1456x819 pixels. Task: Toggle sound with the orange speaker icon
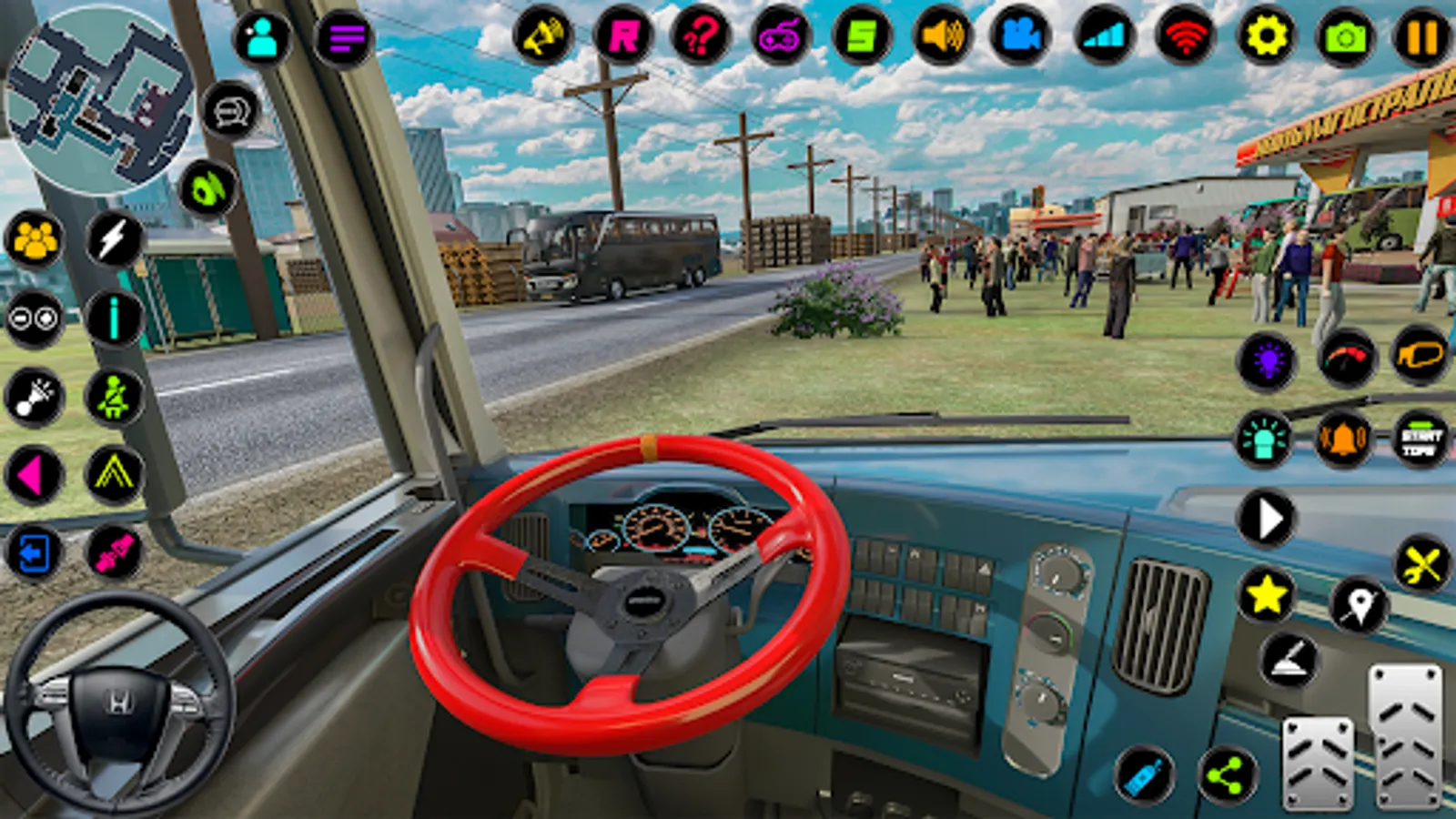(x=943, y=36)
